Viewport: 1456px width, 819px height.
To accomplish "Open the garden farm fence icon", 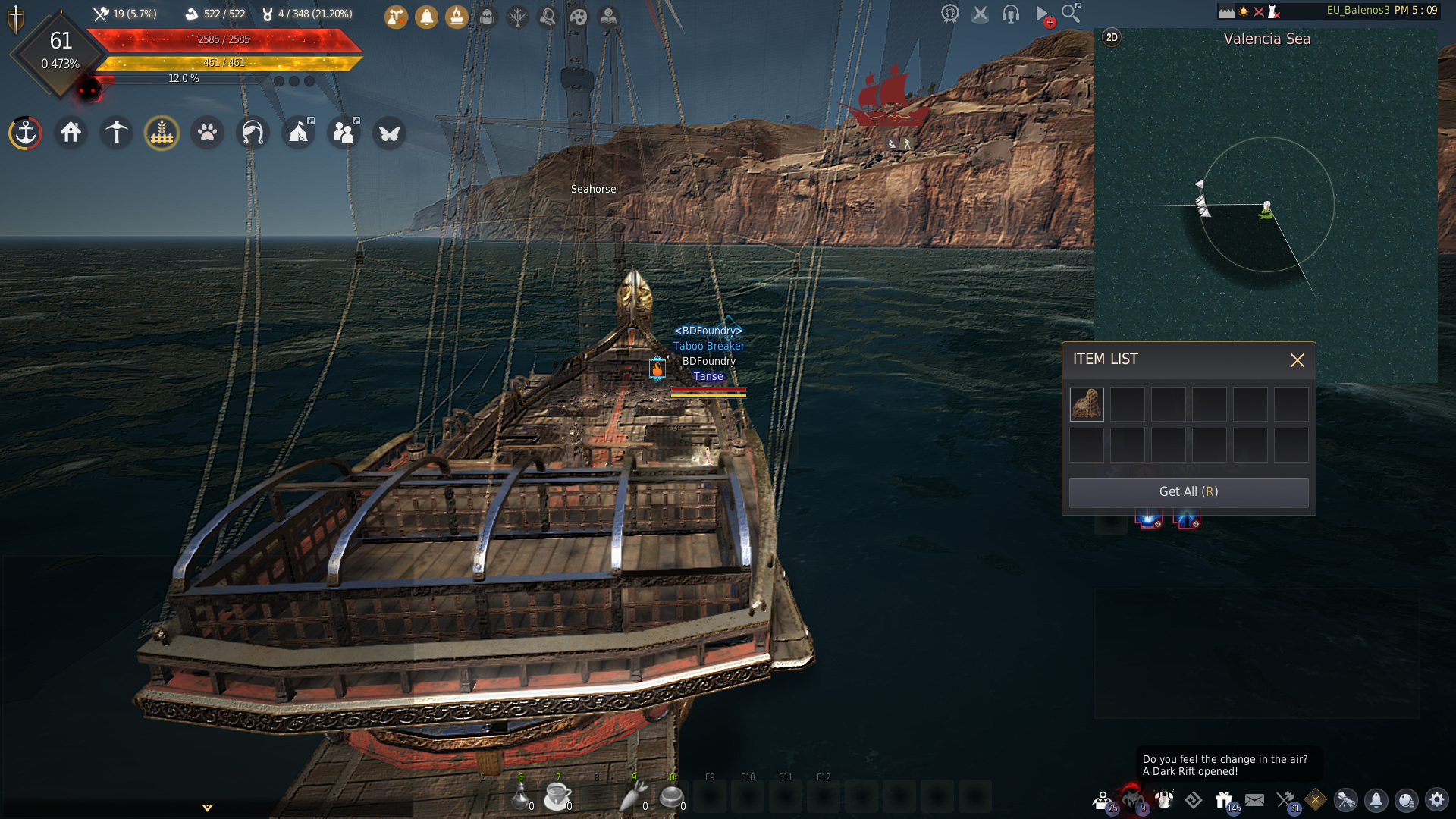I will (x=162, y=133).
